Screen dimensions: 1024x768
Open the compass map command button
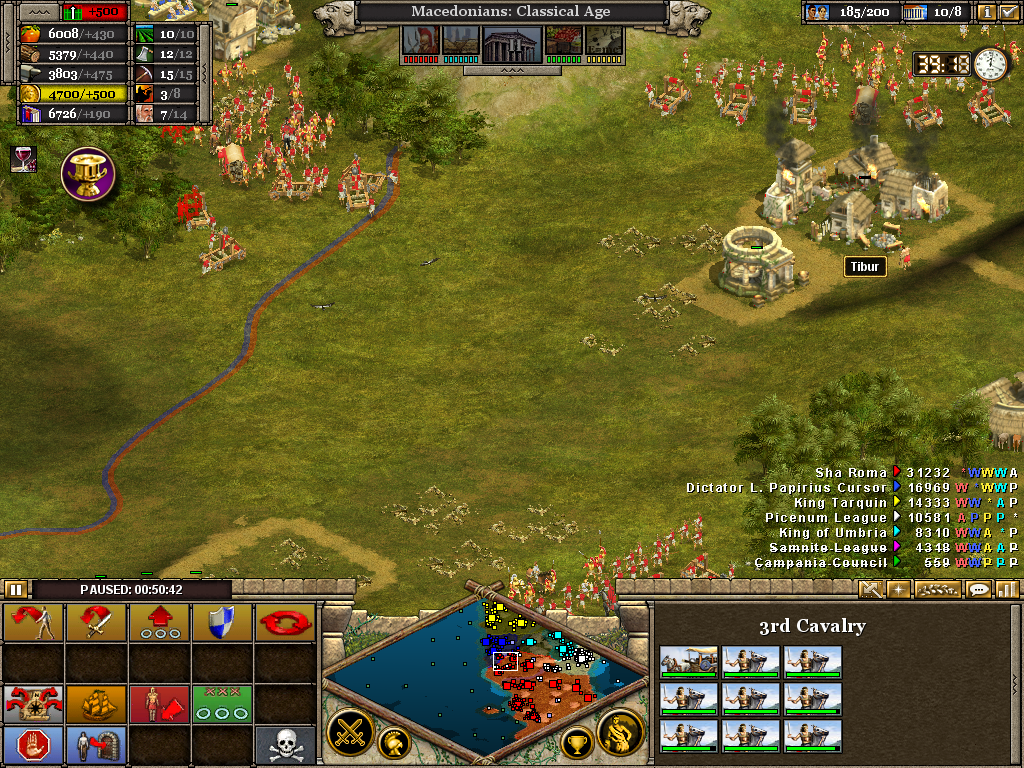(33, 704)
